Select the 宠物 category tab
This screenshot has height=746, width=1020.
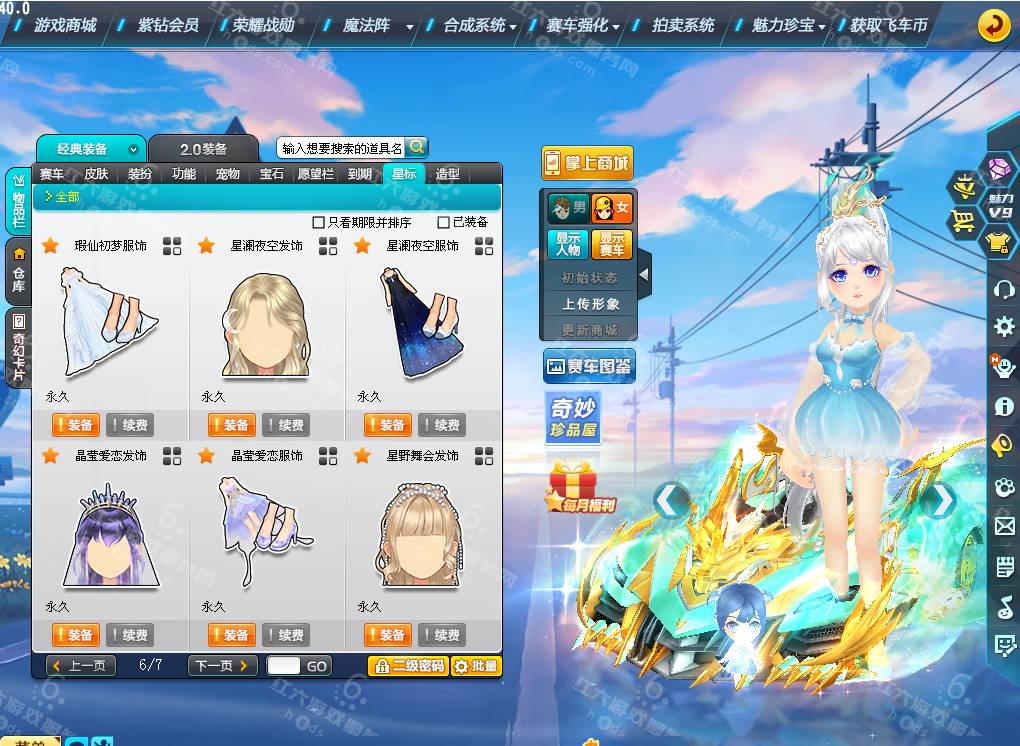point(228,174)
